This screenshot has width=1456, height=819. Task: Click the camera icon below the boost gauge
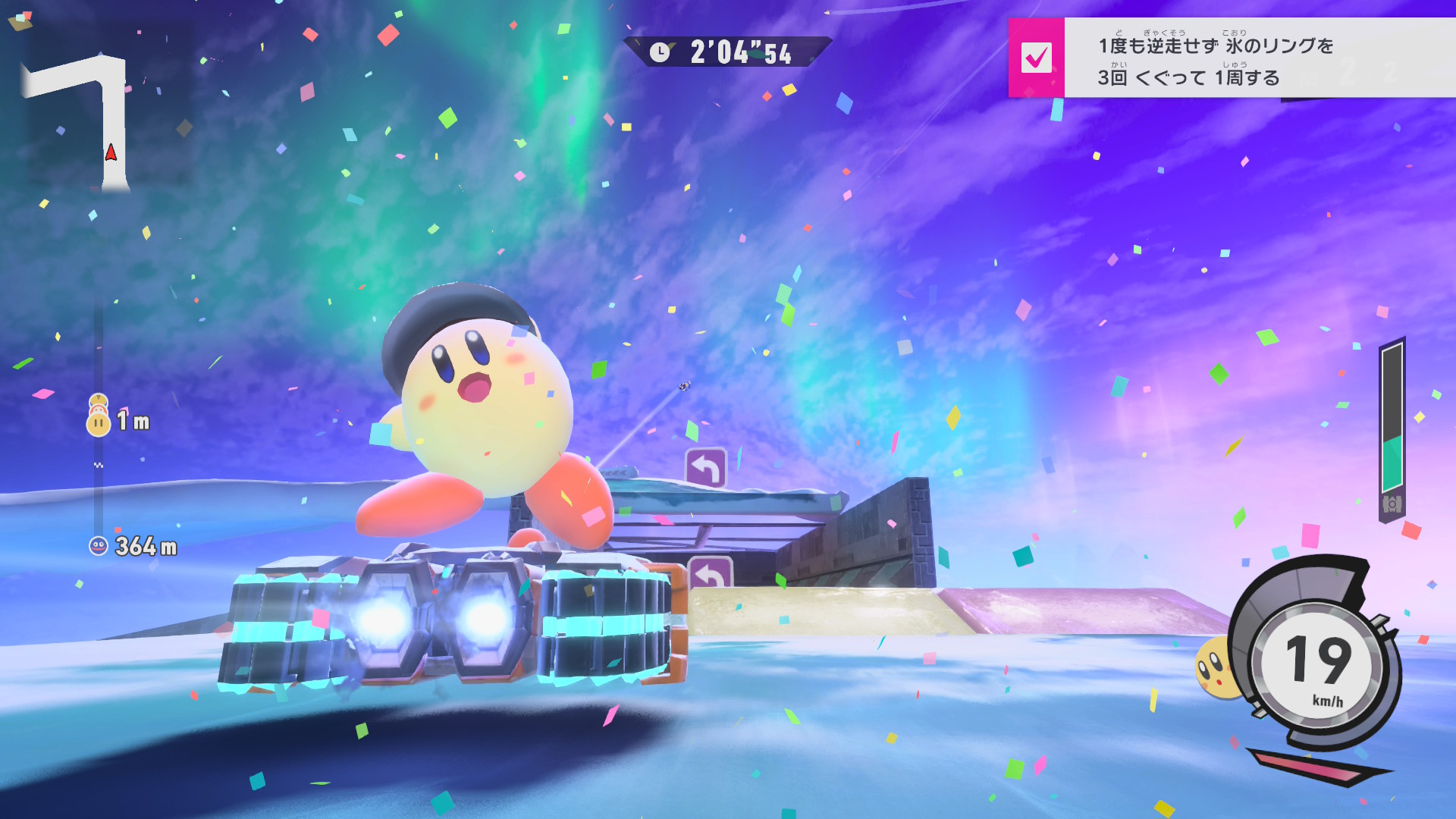tap(1392, 504)
